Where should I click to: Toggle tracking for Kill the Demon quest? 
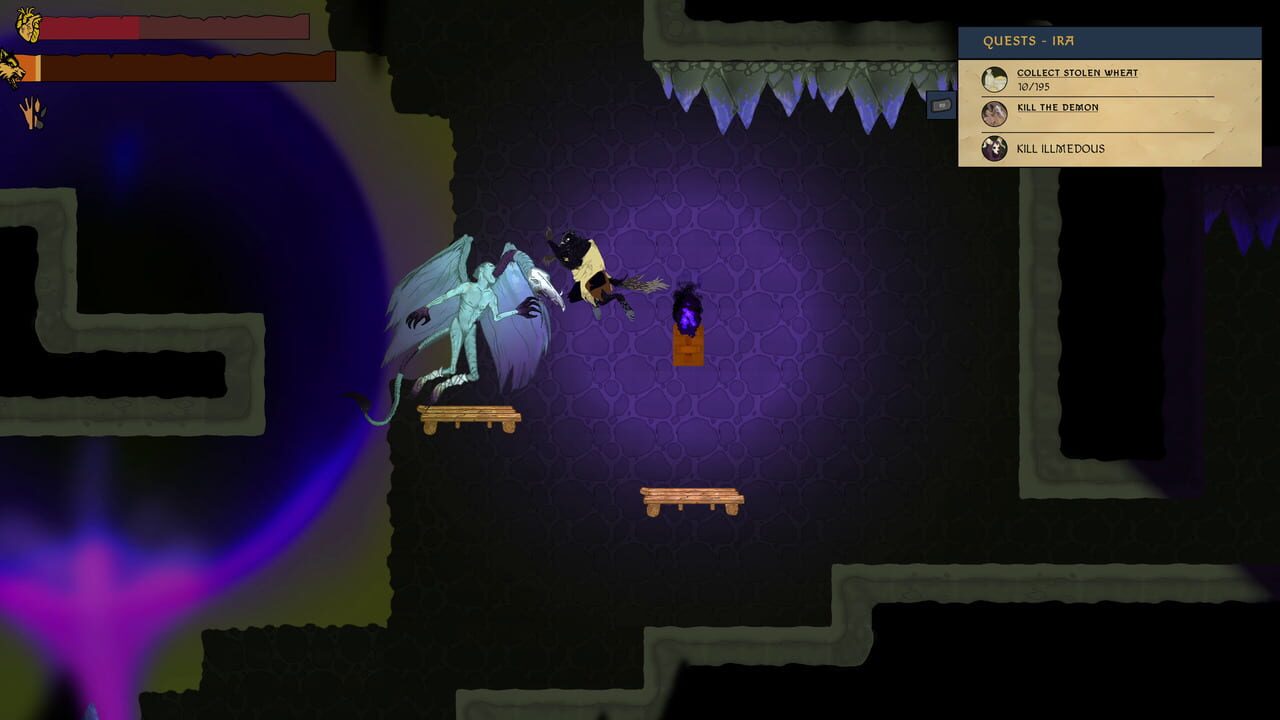[1058, 107]
